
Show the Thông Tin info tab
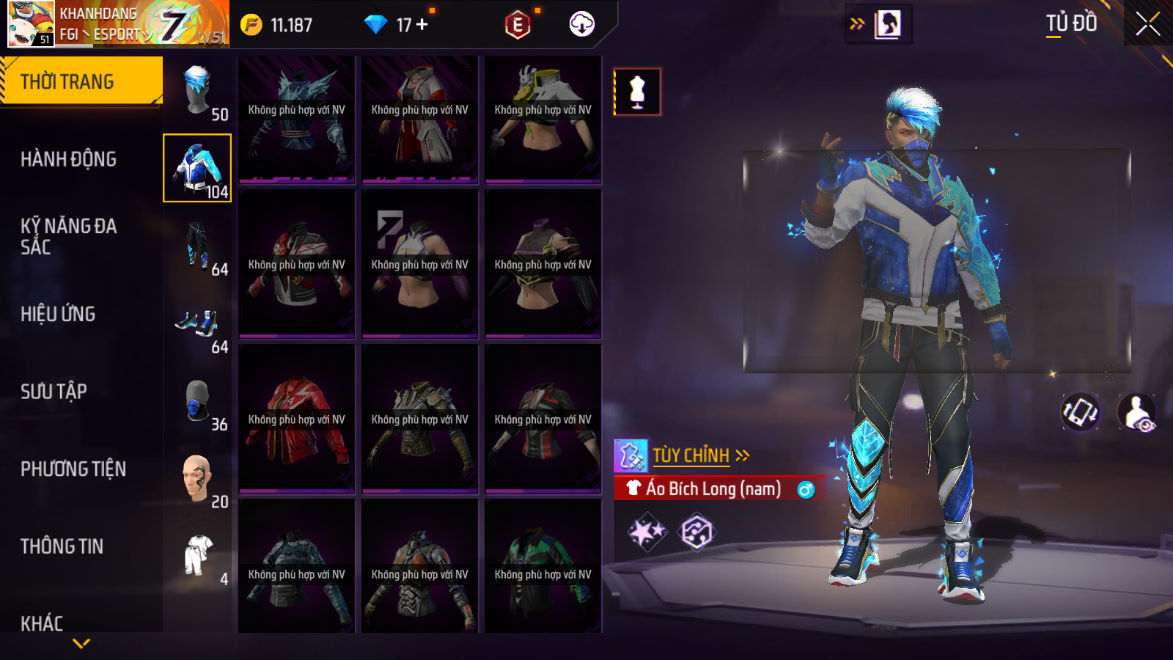click(x=62, y=546)
